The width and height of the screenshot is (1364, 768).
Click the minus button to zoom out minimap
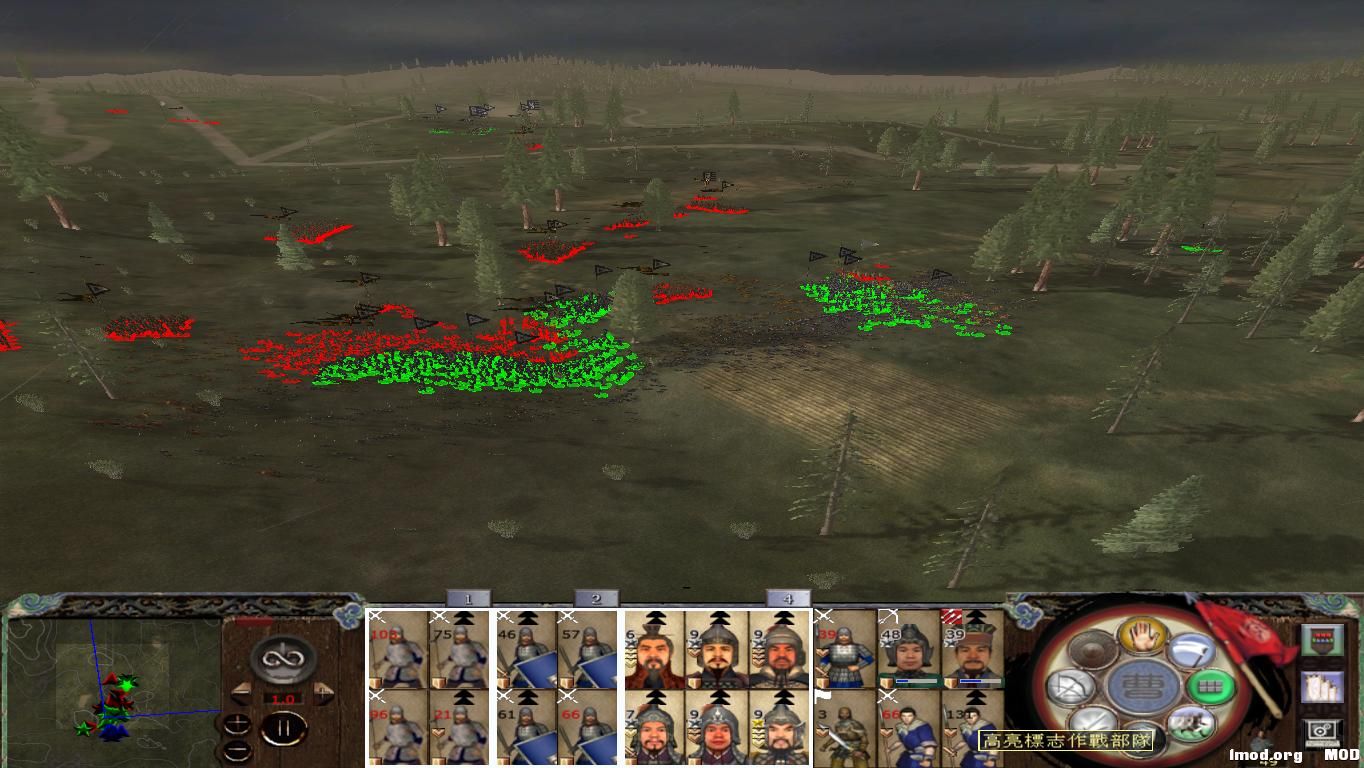[x=237, y=751]
